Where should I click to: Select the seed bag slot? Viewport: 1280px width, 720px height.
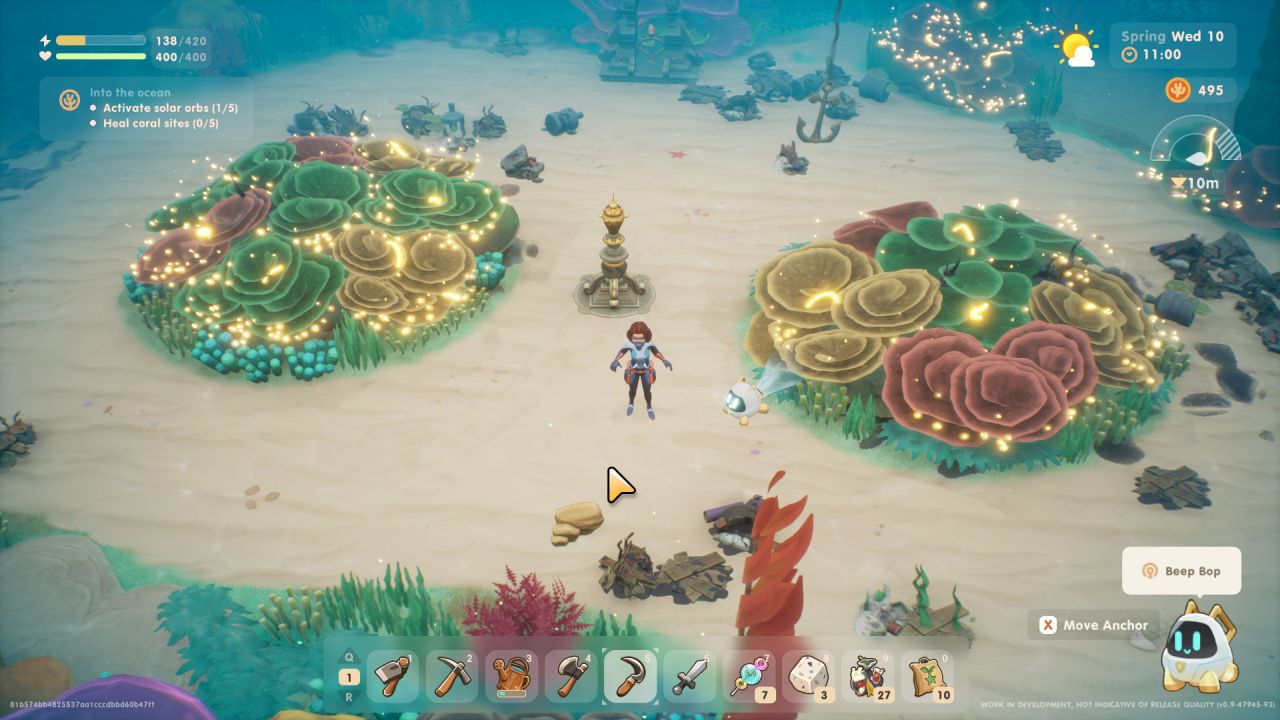(928, 677)
